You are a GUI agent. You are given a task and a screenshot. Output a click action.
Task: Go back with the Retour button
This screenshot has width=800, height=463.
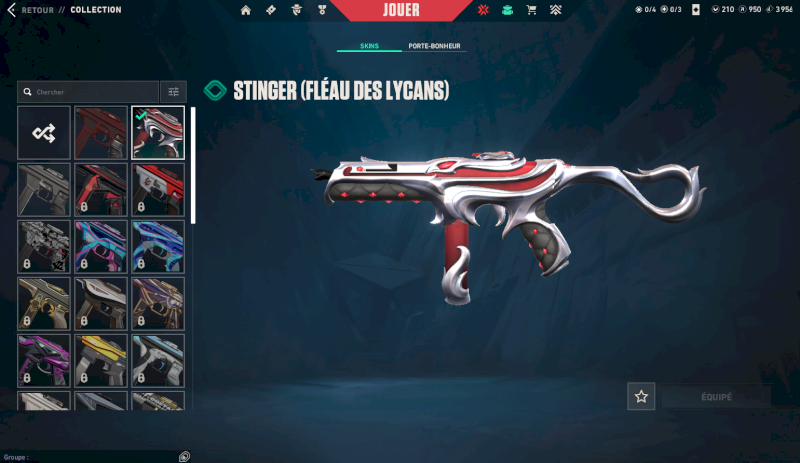click(x=30, y=10)
